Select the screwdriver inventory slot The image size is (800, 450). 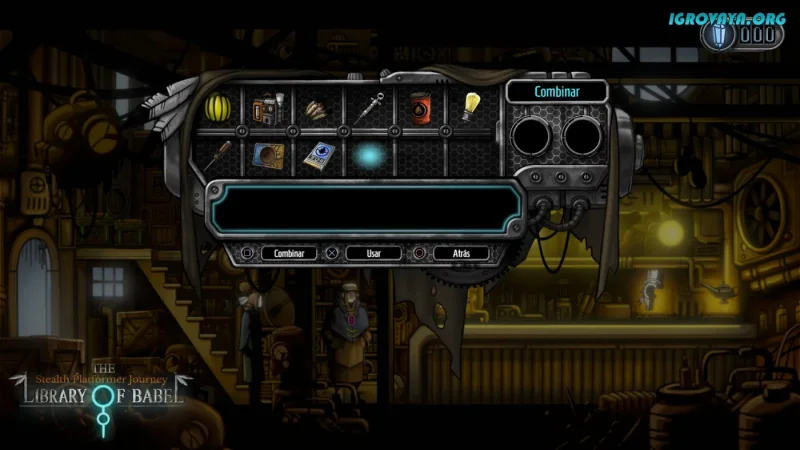coord(217,155)
